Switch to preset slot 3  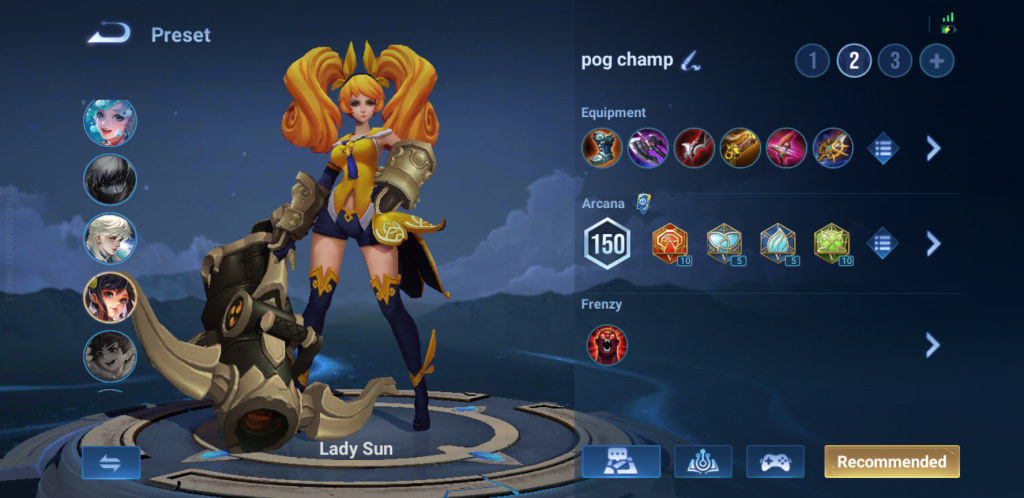click(894, 62)
